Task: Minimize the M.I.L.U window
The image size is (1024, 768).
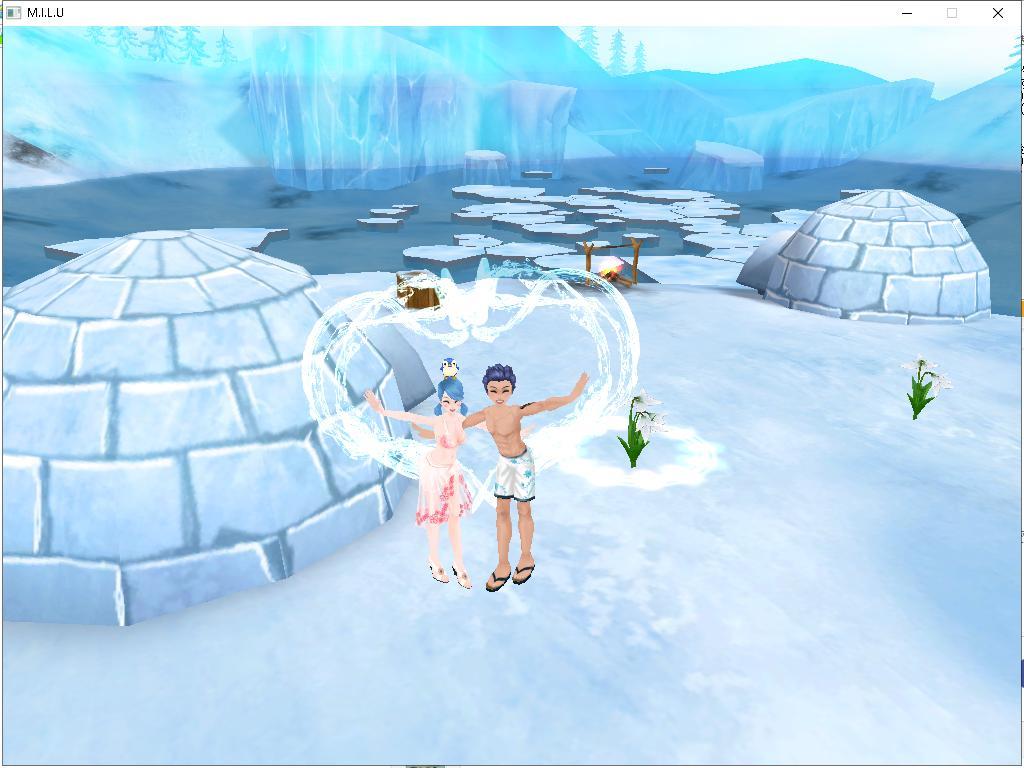Action: (907, 13)
